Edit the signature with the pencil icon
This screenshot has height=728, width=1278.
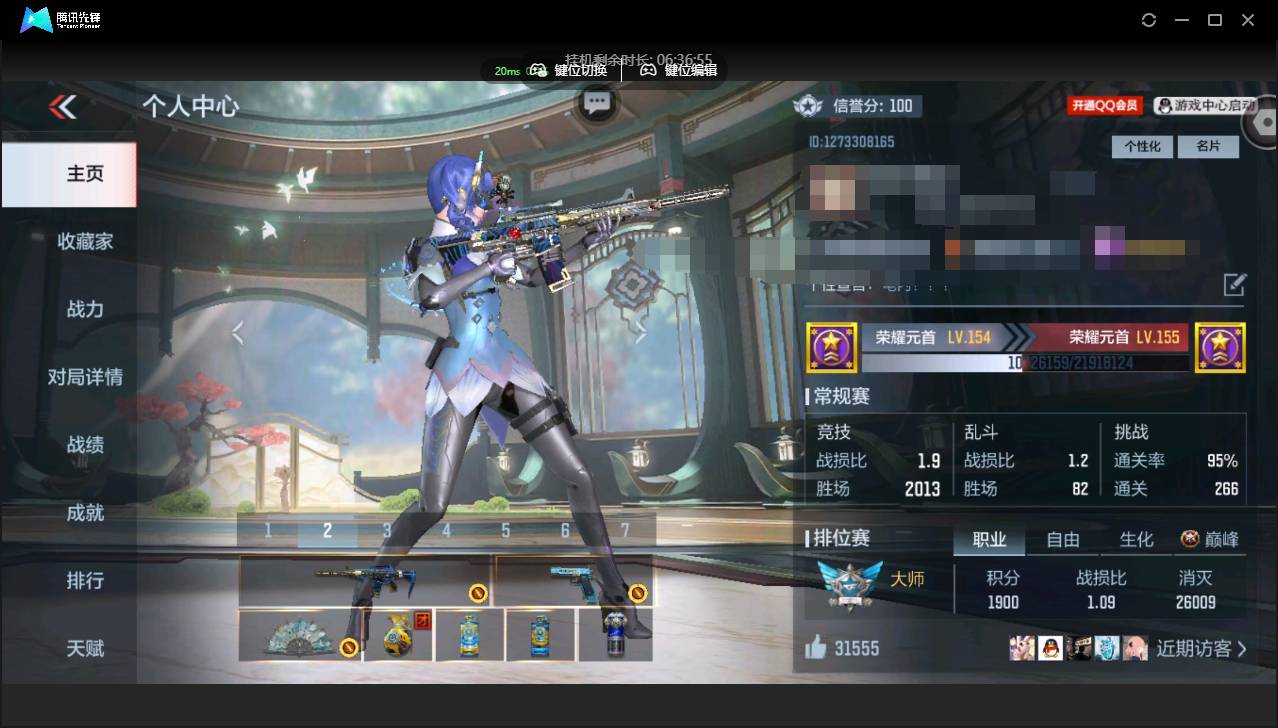[x=1235, y=285]
